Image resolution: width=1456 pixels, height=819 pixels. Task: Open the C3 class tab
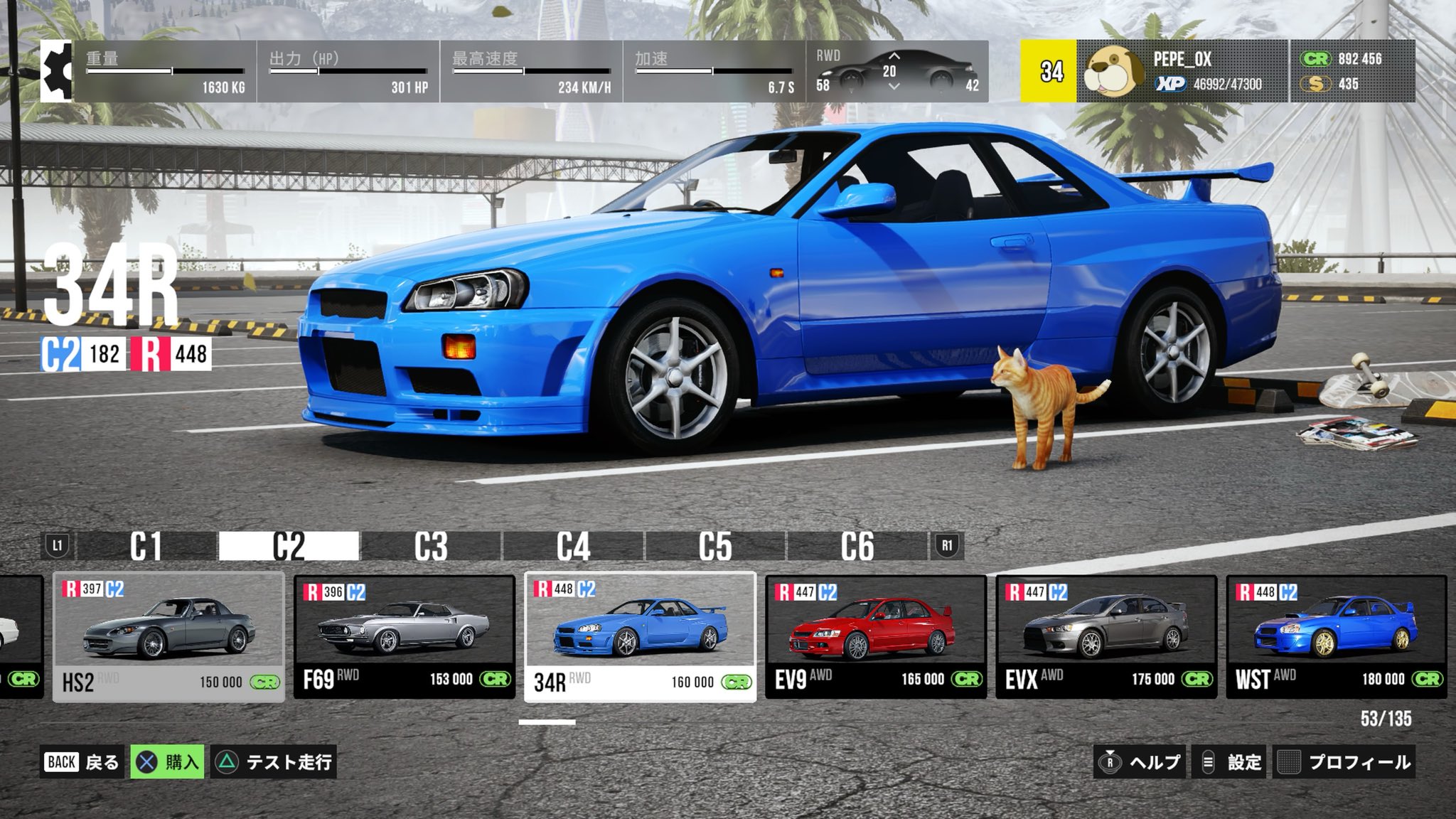point(431,546)
